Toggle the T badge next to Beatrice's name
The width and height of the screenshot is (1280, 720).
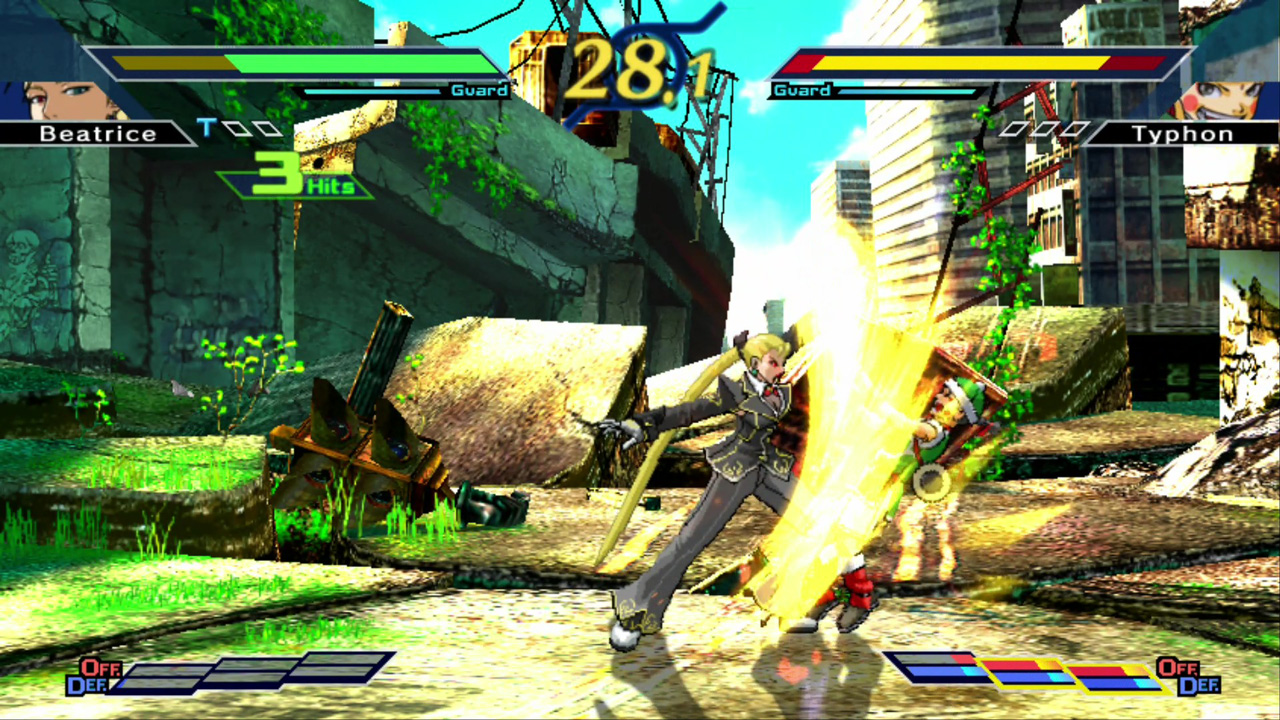pos(208,127)
